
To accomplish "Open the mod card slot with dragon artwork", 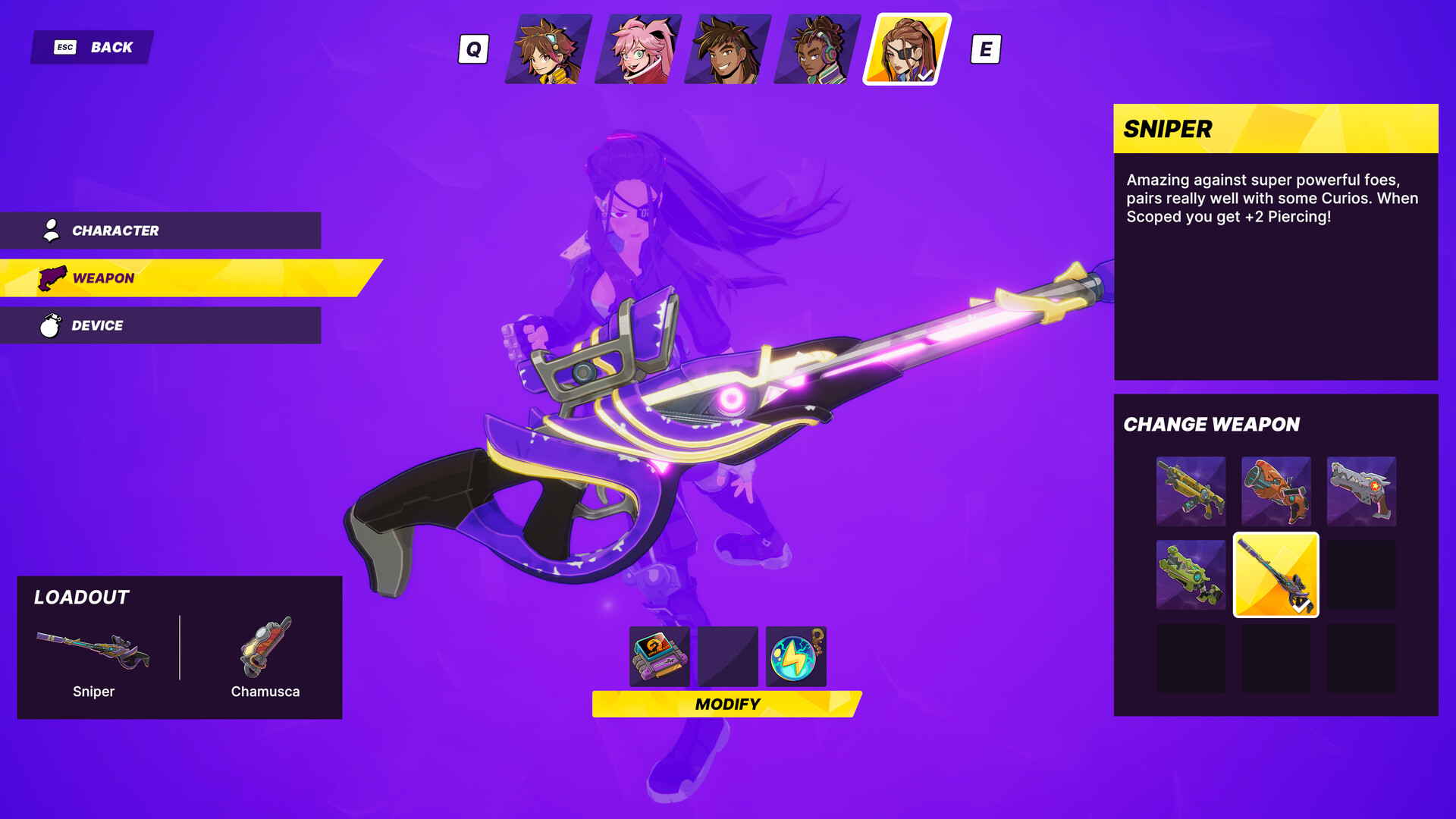I will [x=659, y=657].
